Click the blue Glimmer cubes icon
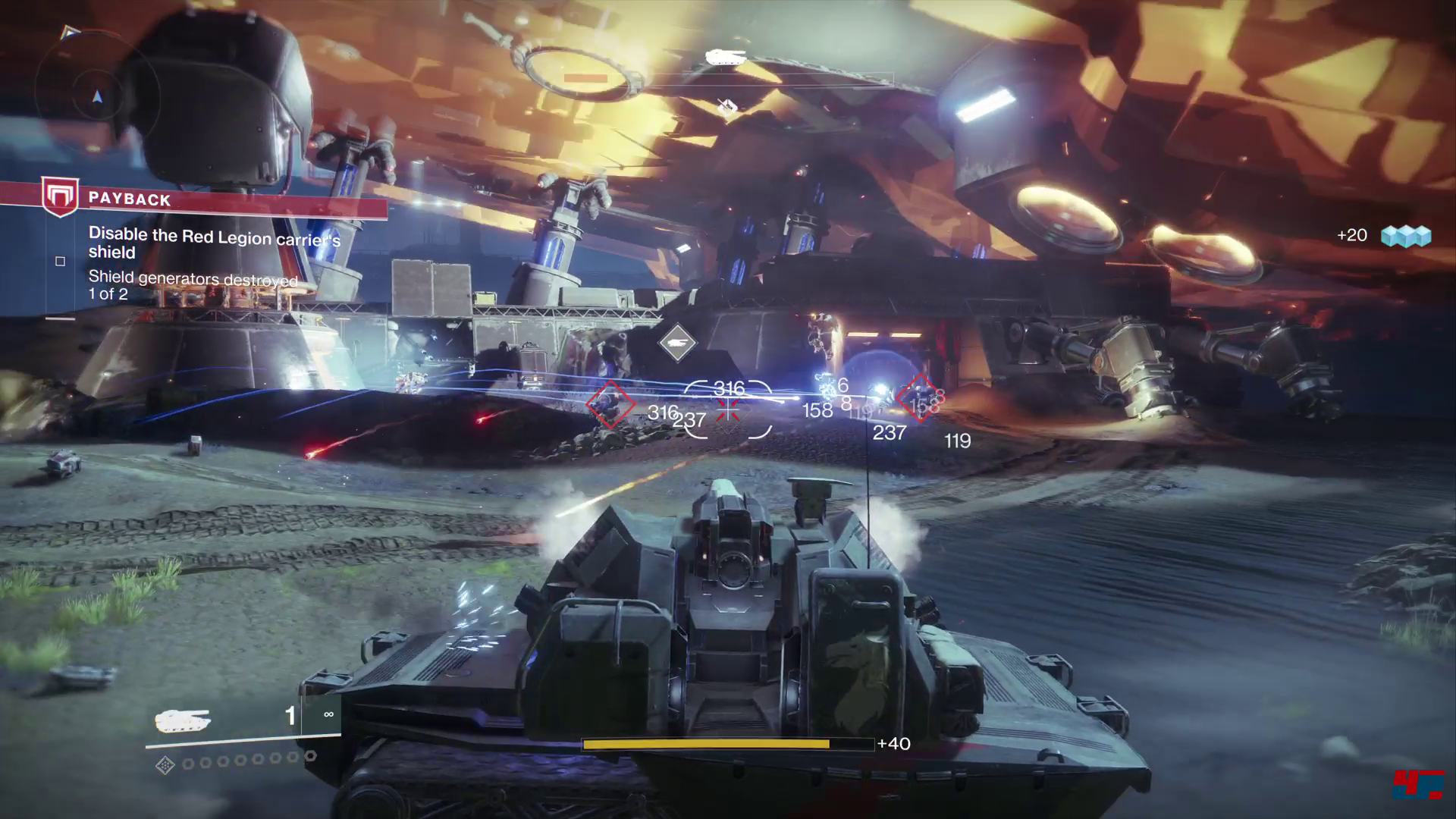 pos(1405,237)
